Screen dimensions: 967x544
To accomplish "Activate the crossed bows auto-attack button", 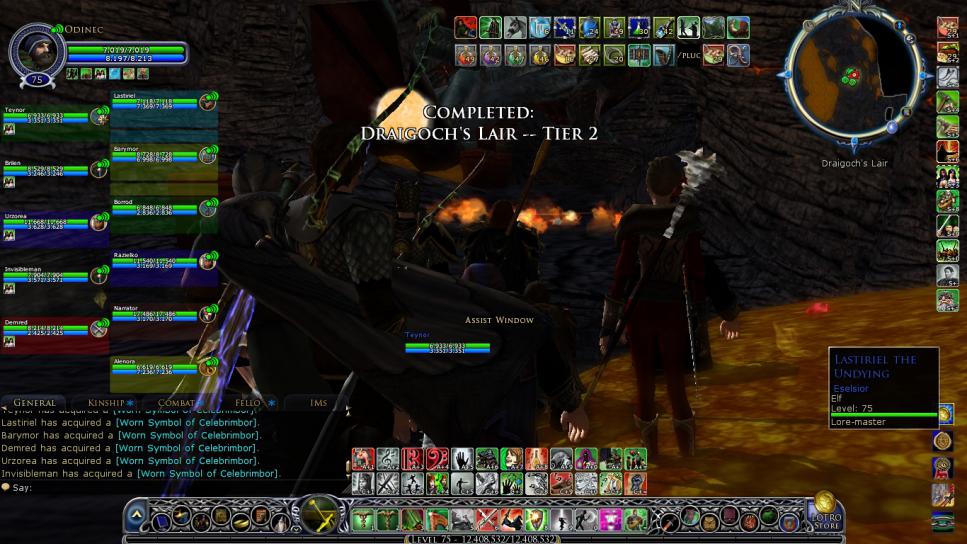I will (x=320, y=514).
